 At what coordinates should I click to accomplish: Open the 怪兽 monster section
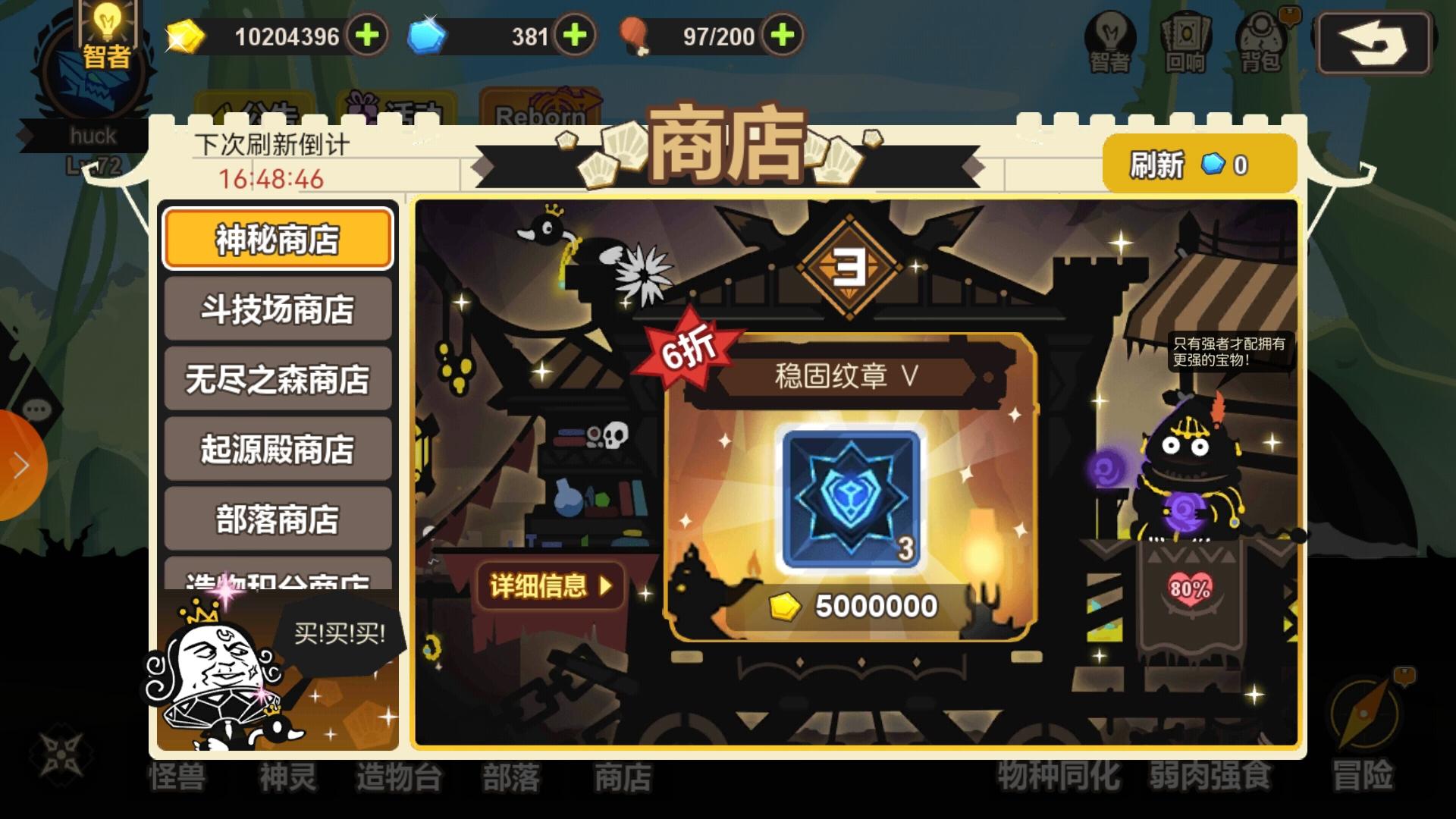(x=177, y=778)
